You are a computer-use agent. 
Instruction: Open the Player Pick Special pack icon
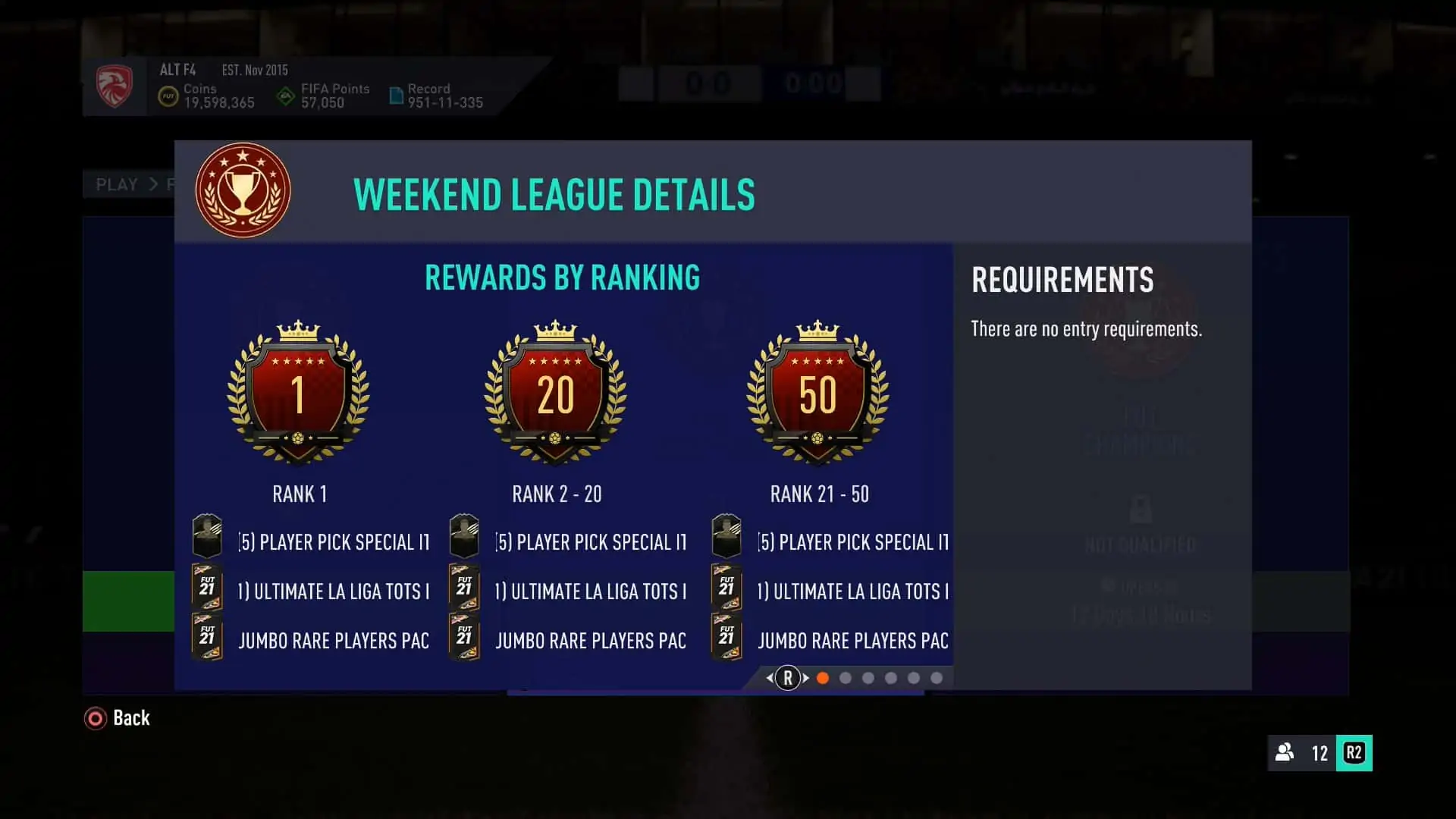207,535
